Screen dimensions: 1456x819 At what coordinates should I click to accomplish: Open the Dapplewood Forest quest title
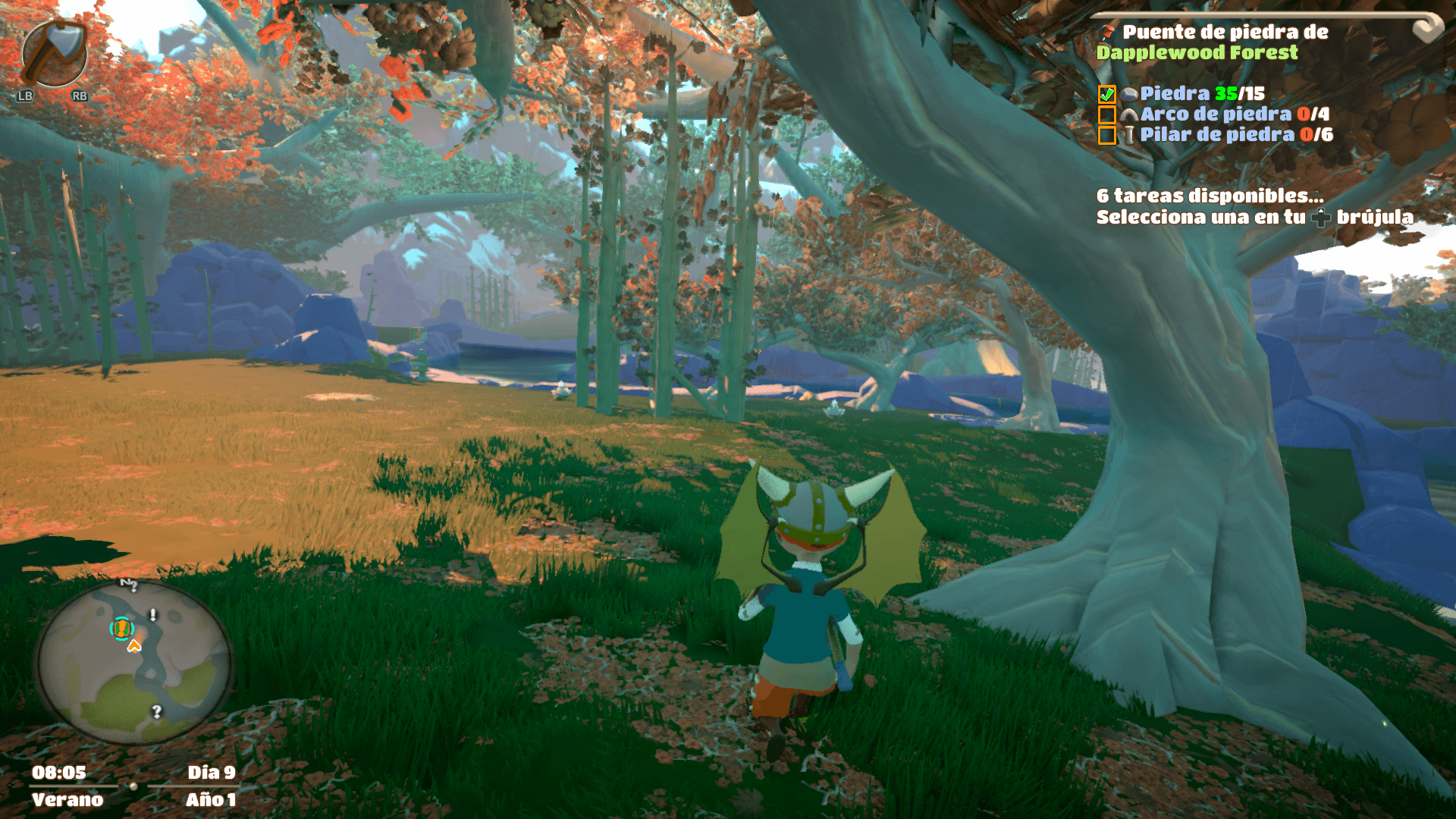(1197, 52)
